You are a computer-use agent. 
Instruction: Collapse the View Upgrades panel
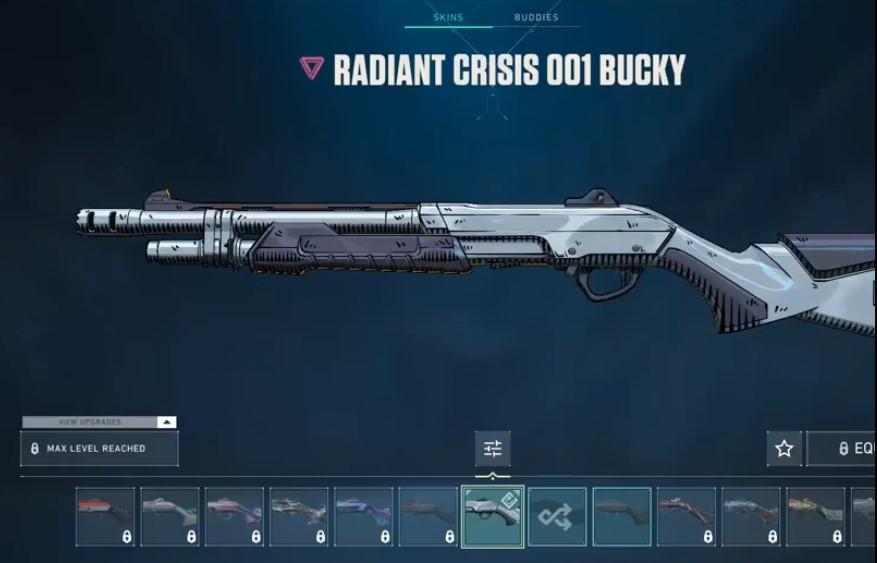click(x=166, y=422)
